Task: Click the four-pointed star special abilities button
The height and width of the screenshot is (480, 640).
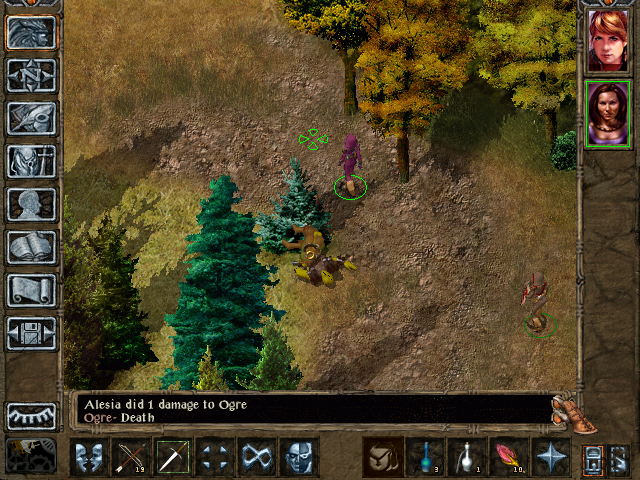Action: point(551,458)
